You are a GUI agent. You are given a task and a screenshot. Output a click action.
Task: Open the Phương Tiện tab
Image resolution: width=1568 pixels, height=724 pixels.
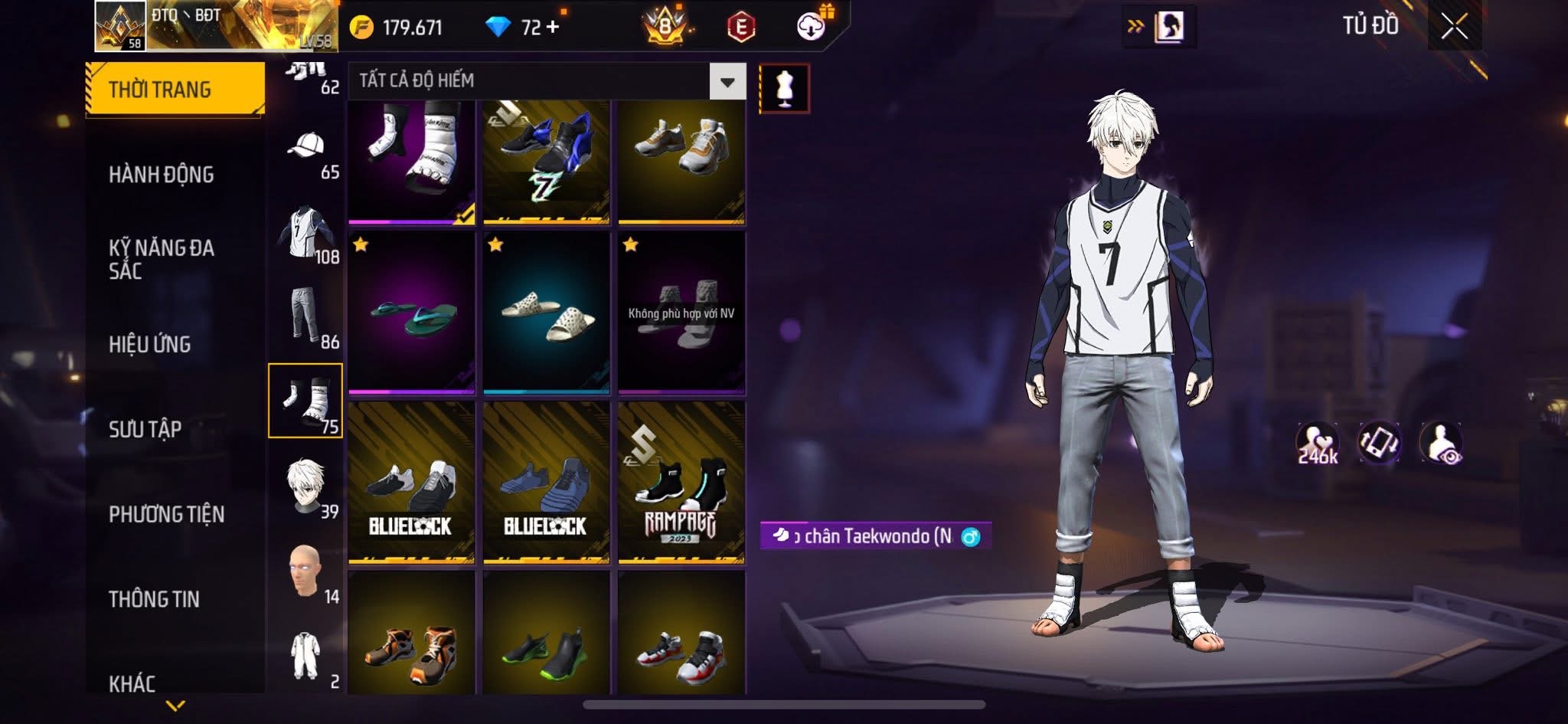167,514
